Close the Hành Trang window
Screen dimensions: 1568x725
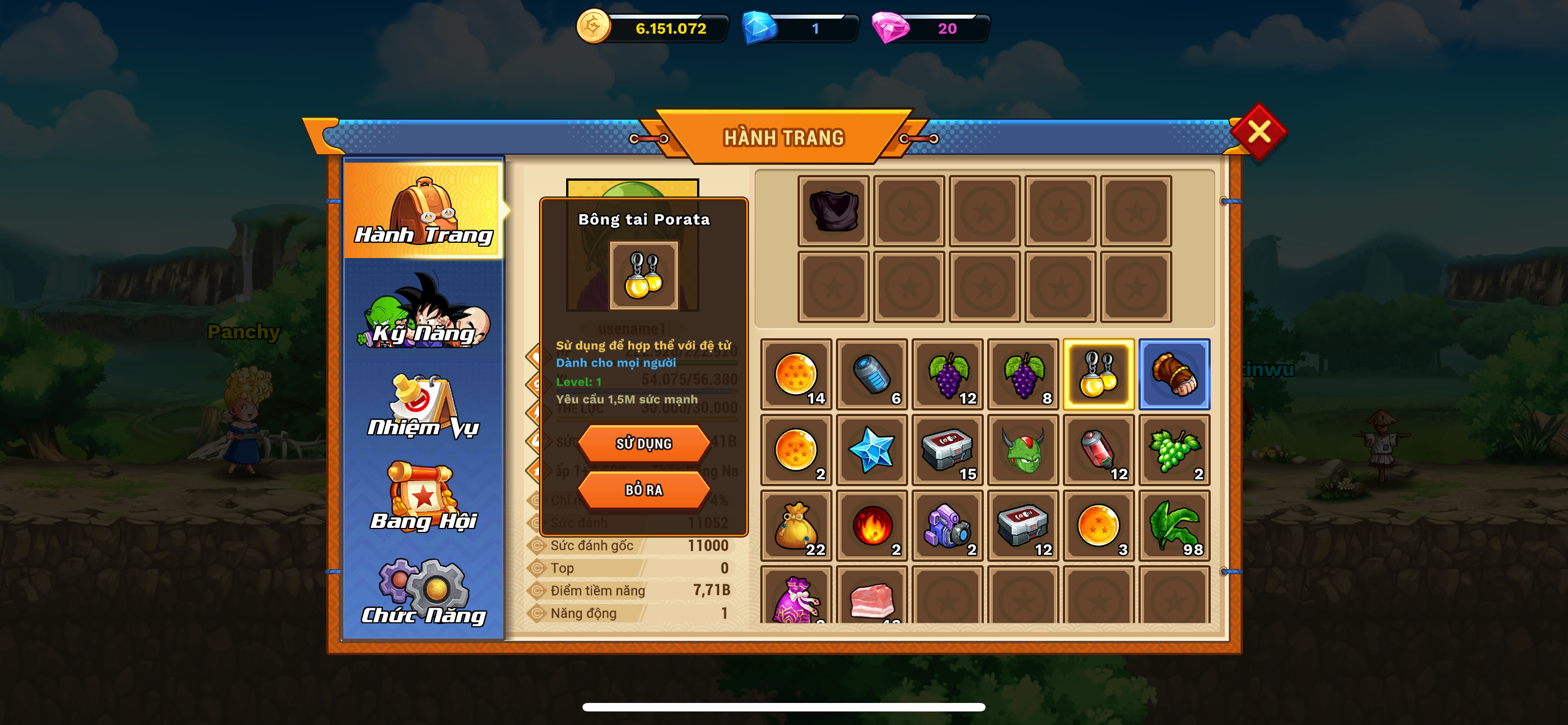pos(1258,132)
